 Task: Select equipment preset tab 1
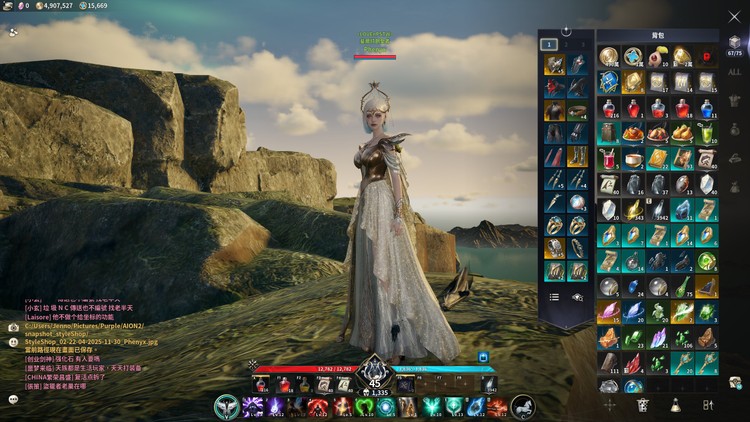tap(549, 44)
